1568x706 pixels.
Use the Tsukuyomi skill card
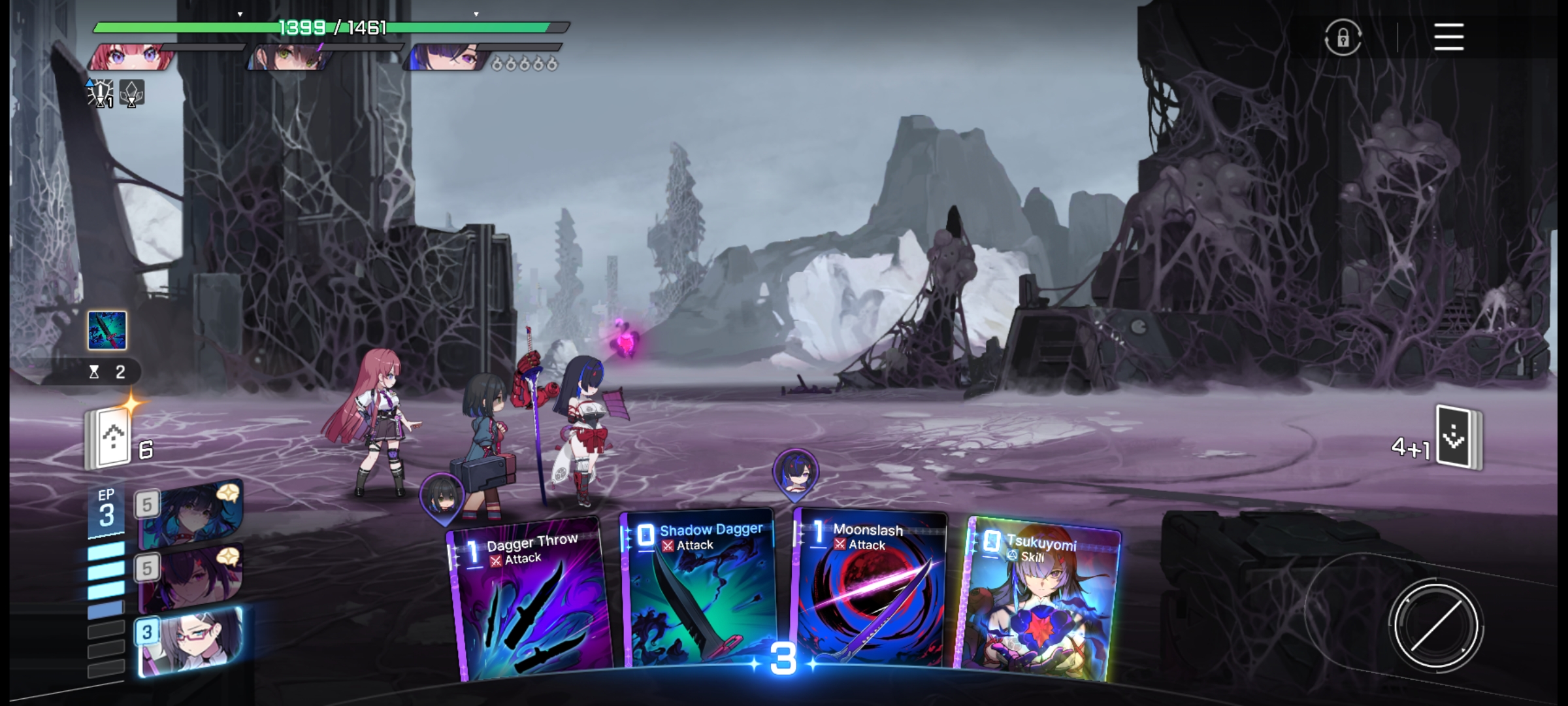[x=1040, y=598]
